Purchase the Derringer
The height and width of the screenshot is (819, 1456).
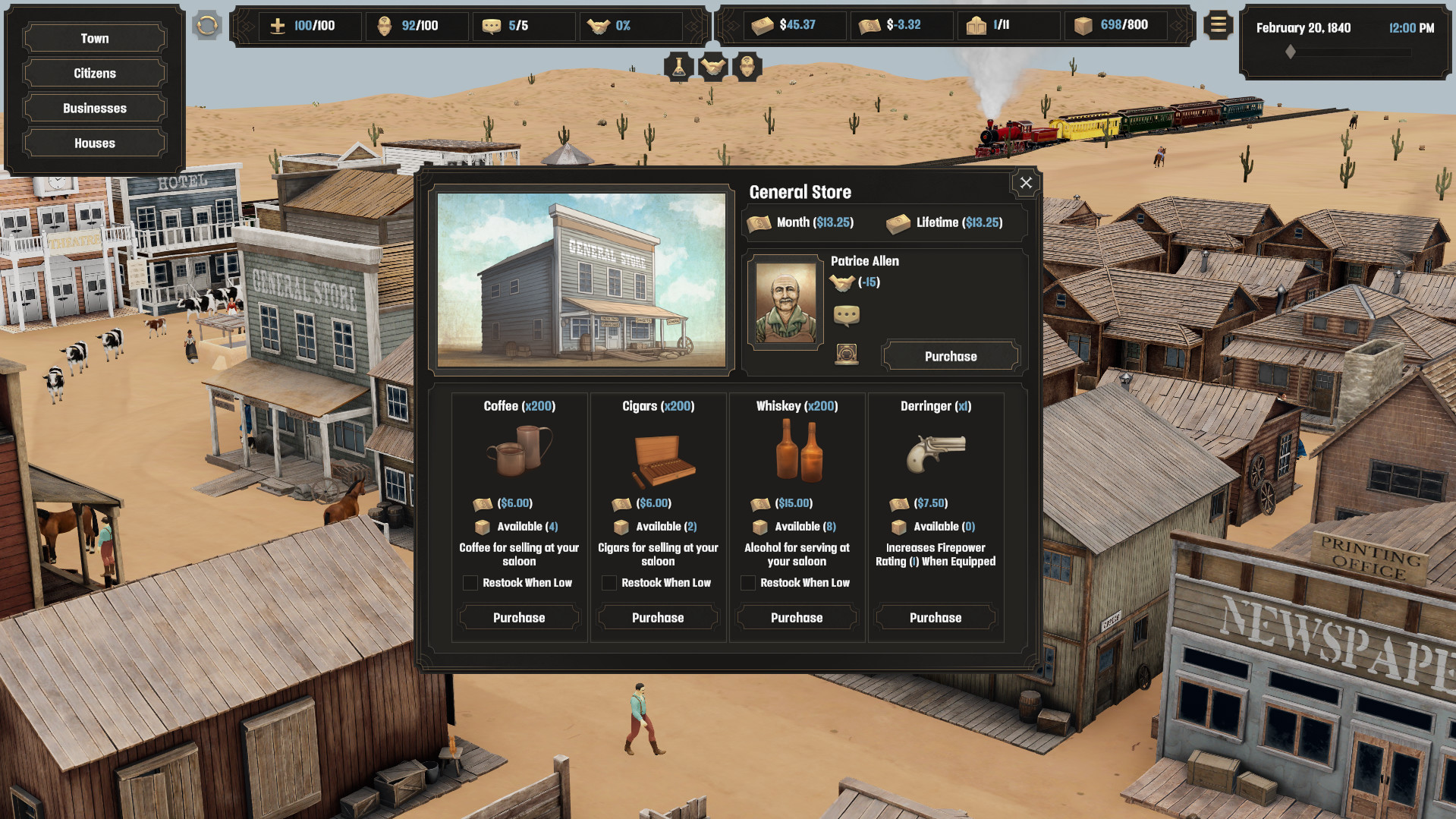935,617
